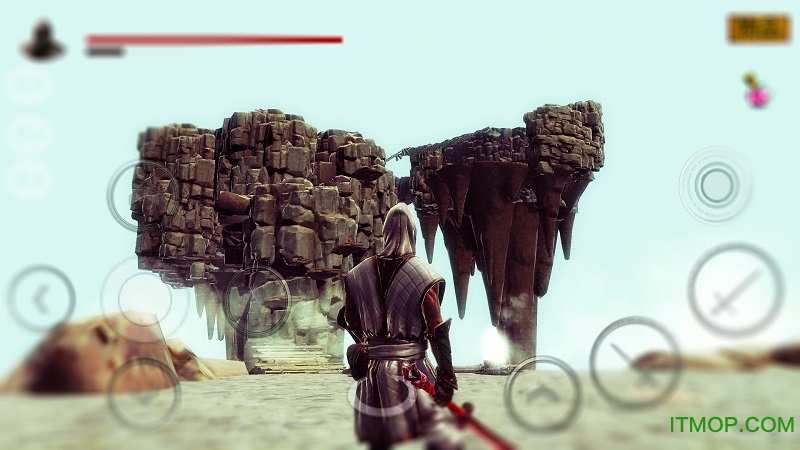Tap the orange button in the top corner
This screenshot has height=450, width=800.
pyautogui.click(x=758, y=29)
